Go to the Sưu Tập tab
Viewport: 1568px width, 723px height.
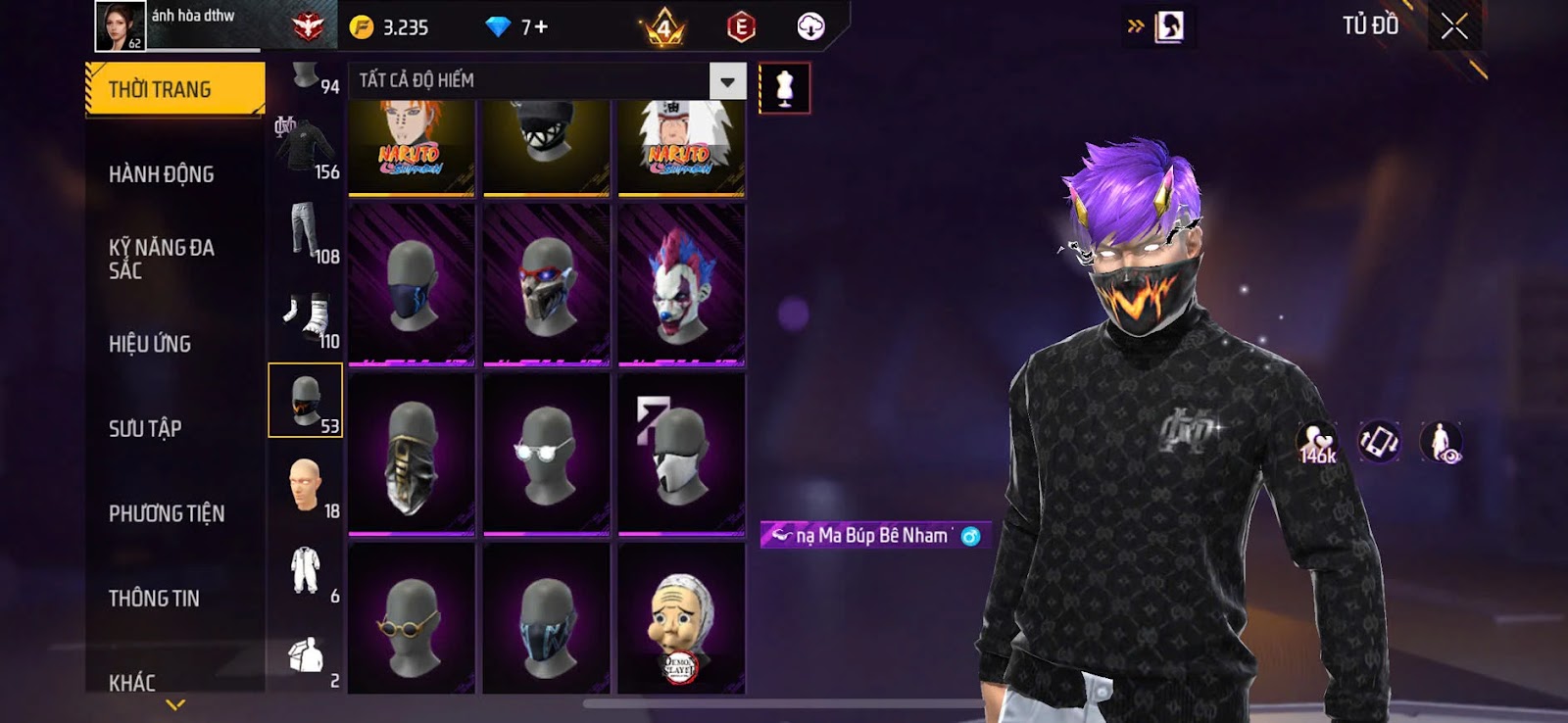(x=145, y=428)
